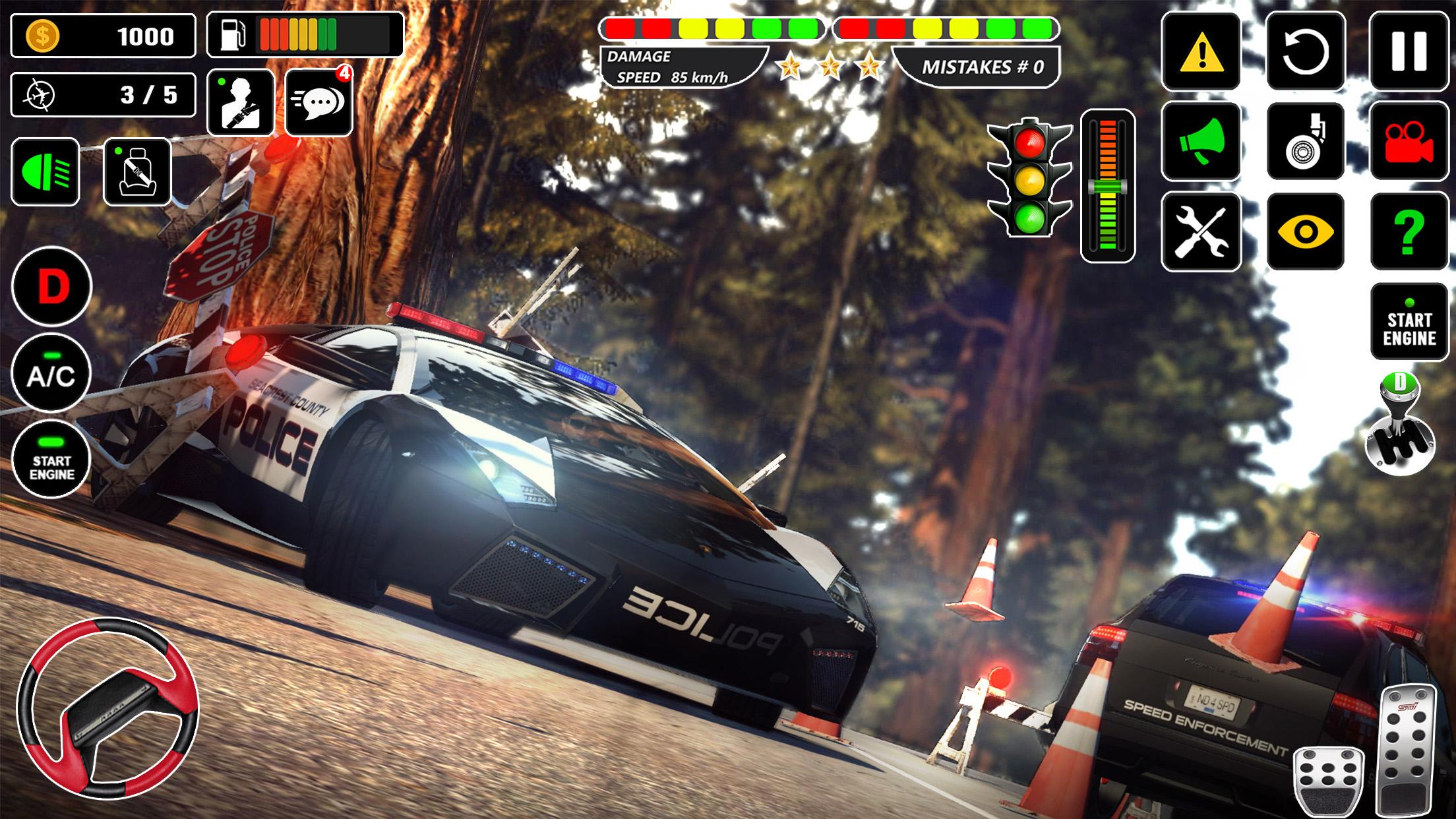Screen dimensions: 1456x819
Task: Click the square Start Engine button
Action: click(x=1409, y=322)
